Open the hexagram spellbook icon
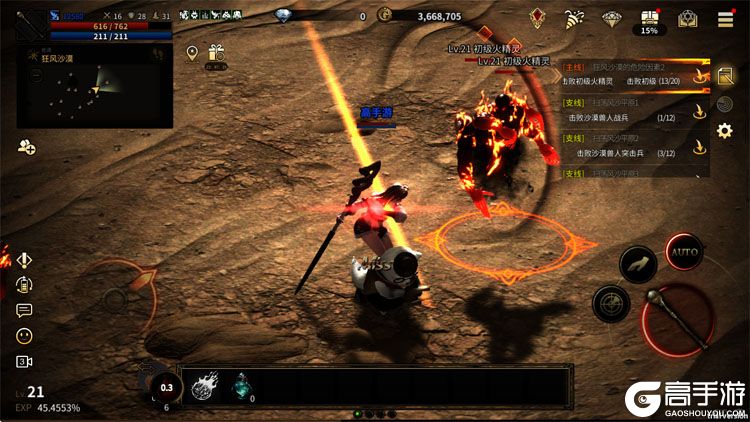Image resolution: width=750 pixels, height=422 pixels. 687,19
